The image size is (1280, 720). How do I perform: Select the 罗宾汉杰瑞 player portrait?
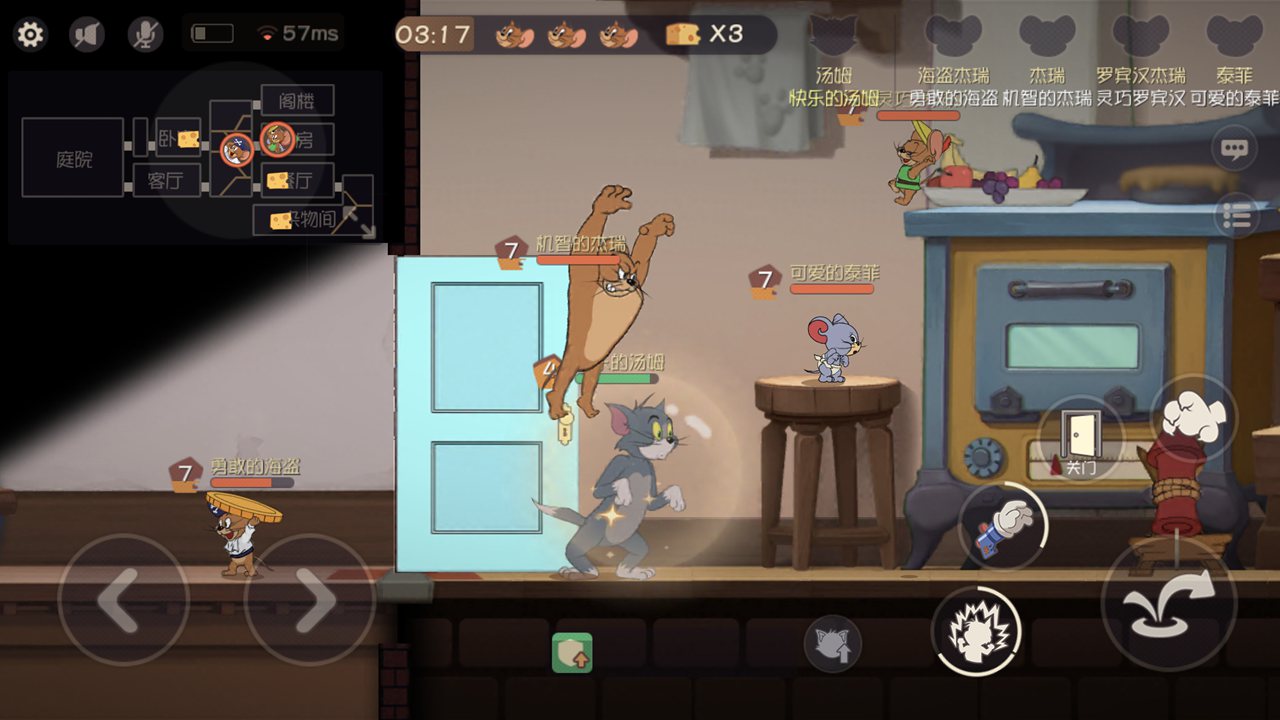pyautogui.click(x=1140, y=37)
